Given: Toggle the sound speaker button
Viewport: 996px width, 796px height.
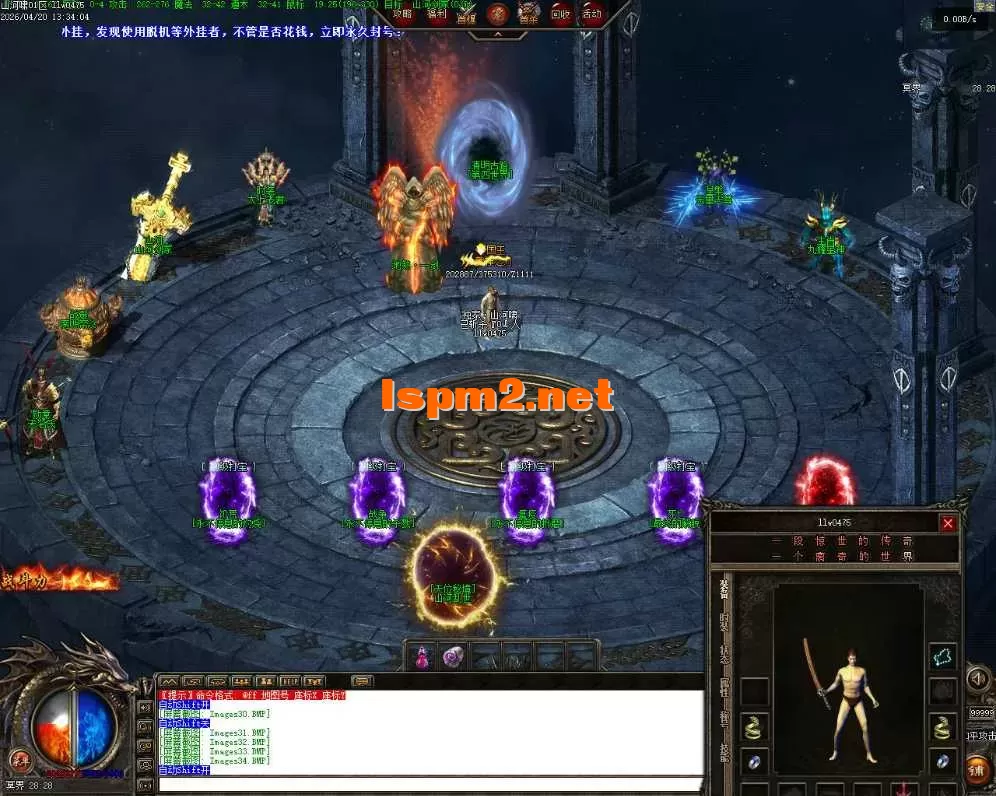Looking at the screenshot, I should (977, 680).
